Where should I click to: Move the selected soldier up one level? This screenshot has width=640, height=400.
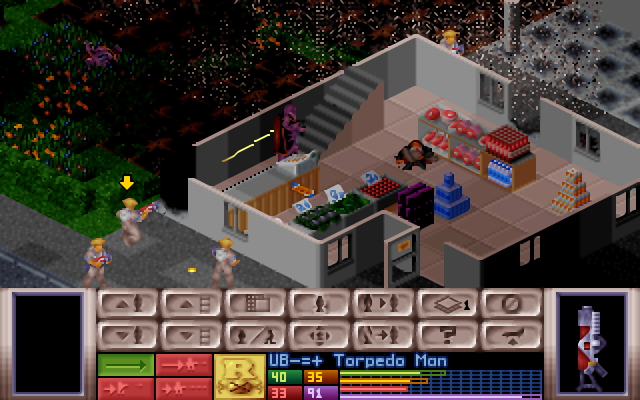pyautogui.click(x=127, y=303)
